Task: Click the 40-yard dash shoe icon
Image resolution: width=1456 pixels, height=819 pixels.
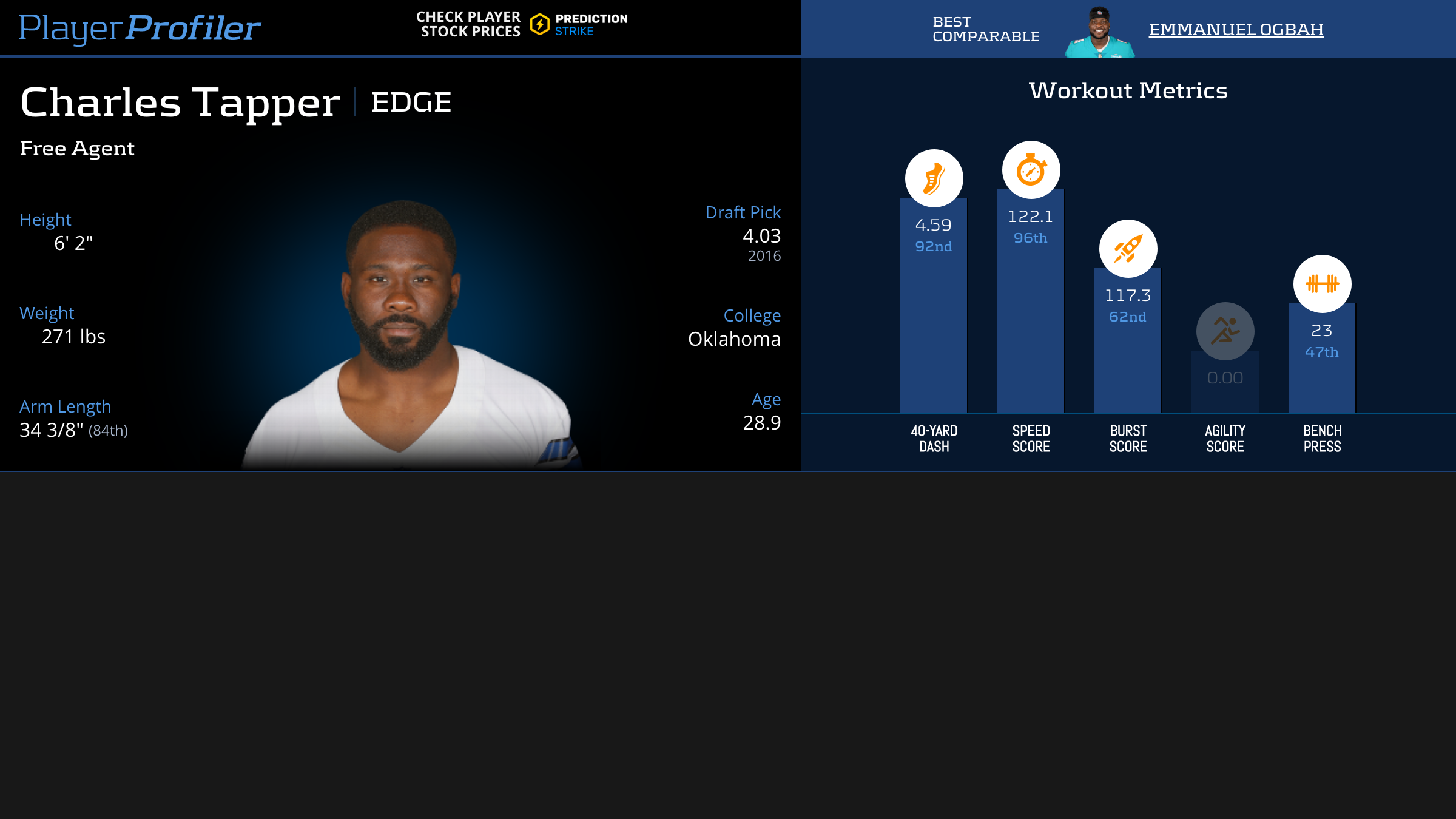Action: [x=934, y=178]
